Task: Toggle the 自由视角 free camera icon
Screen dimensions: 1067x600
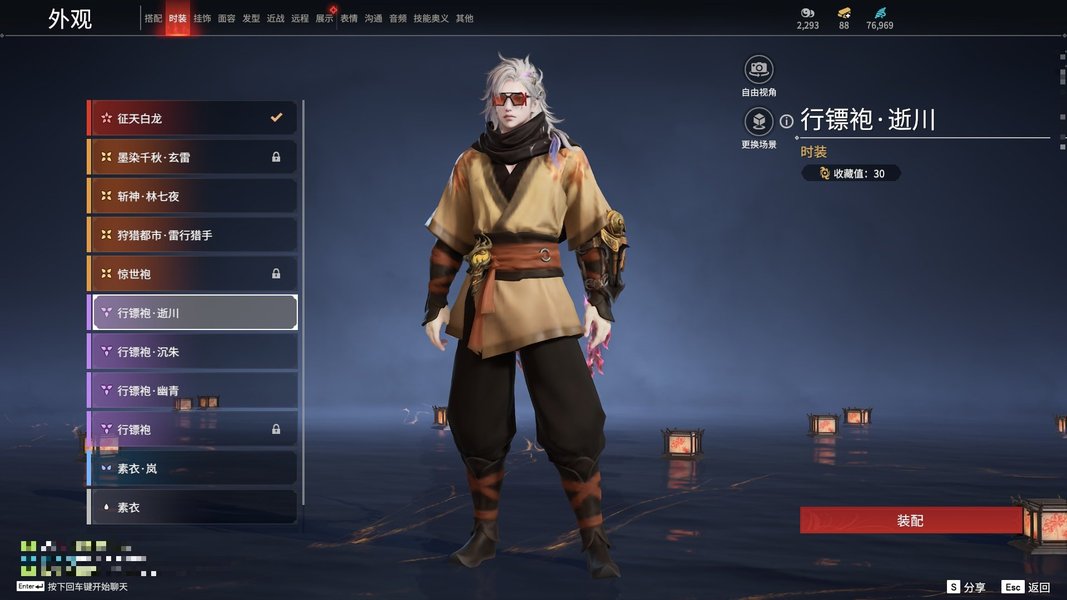Action: (759, 69)
